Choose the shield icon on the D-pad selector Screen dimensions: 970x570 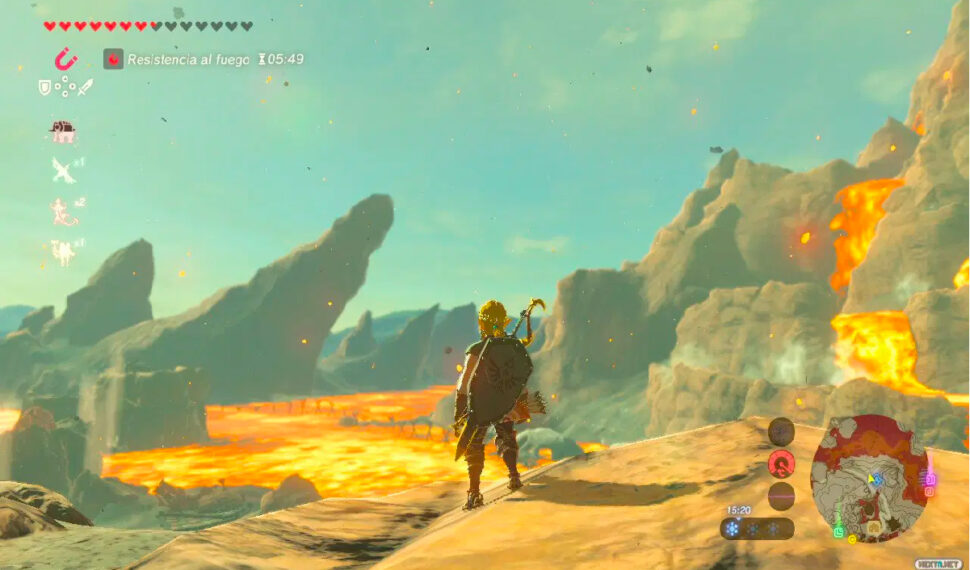click(44, 88)
